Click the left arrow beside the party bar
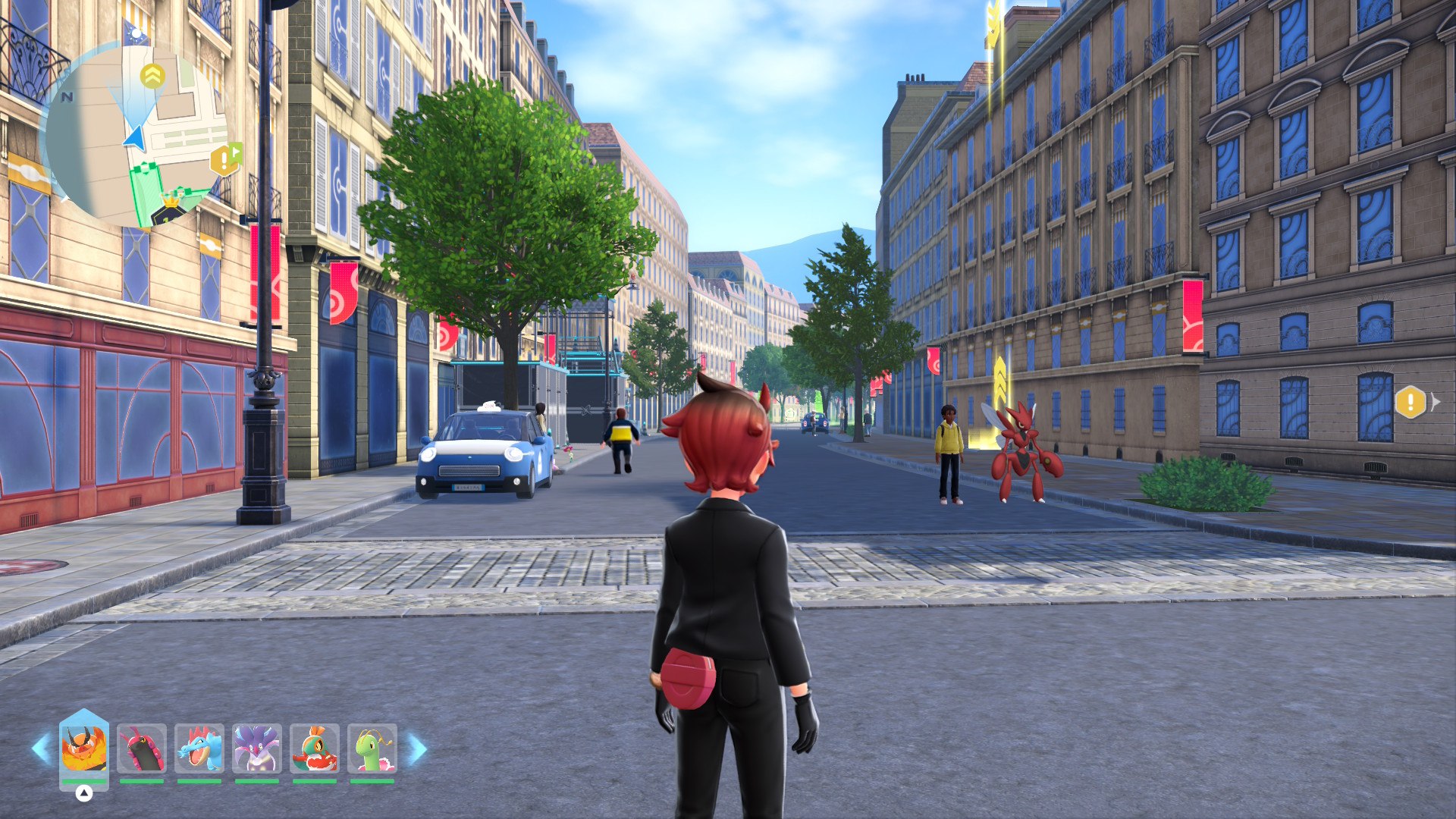The height and width of the screenshot is (819, 1456). pyautogui.click(x=41, y=748)
